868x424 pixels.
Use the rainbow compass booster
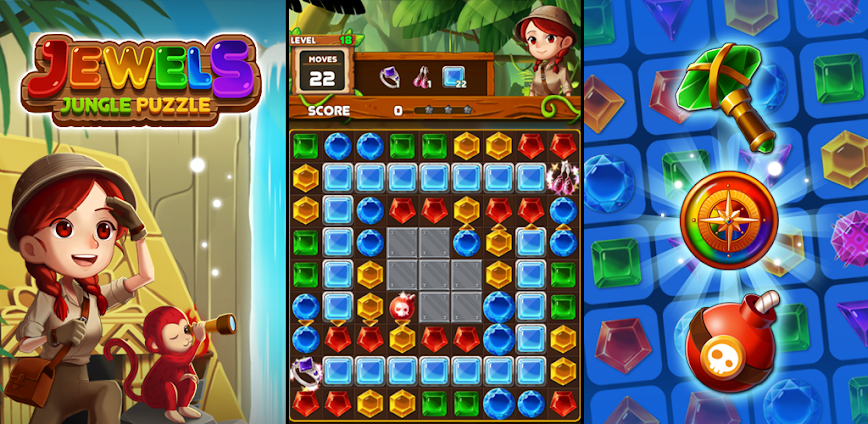(729, 220)
